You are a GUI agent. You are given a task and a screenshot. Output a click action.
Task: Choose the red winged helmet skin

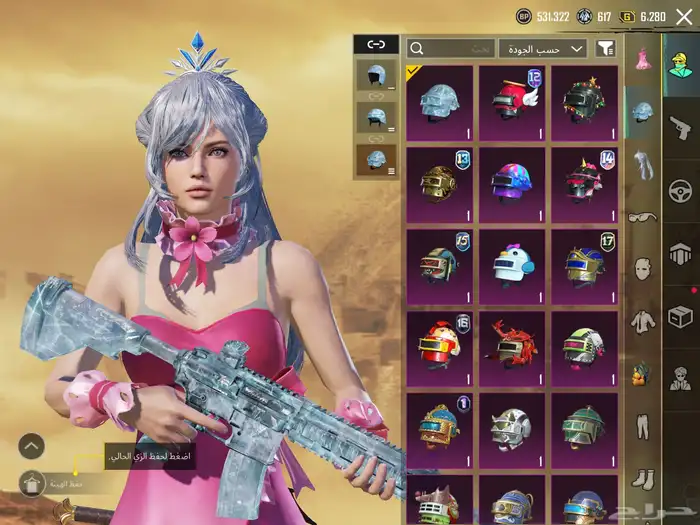pos(512,102)
